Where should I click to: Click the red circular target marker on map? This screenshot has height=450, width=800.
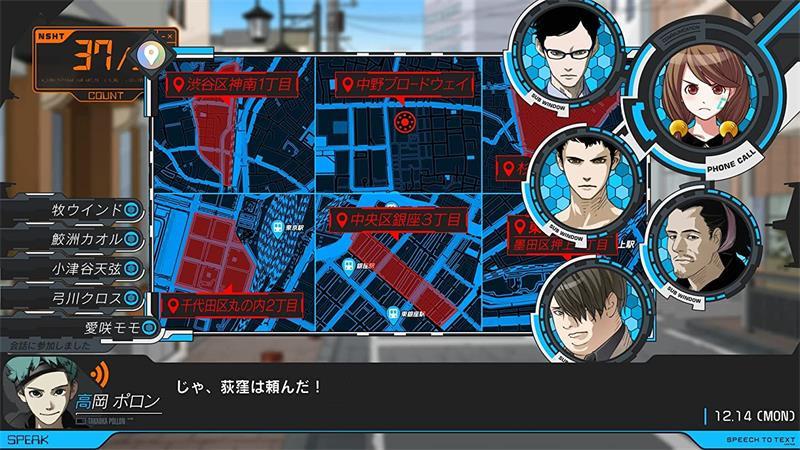[404, 123]
